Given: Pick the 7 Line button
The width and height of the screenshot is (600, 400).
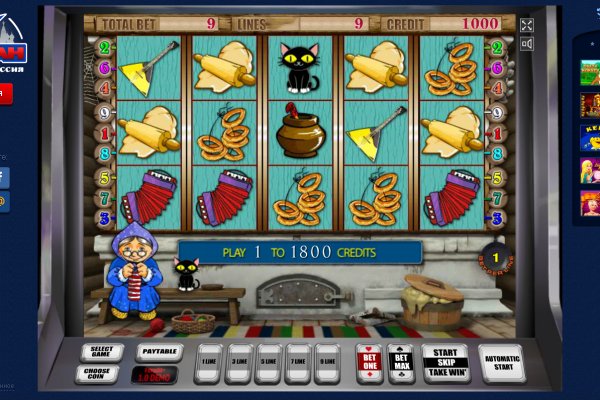Looking at the screenshot, I should point(298,363).
